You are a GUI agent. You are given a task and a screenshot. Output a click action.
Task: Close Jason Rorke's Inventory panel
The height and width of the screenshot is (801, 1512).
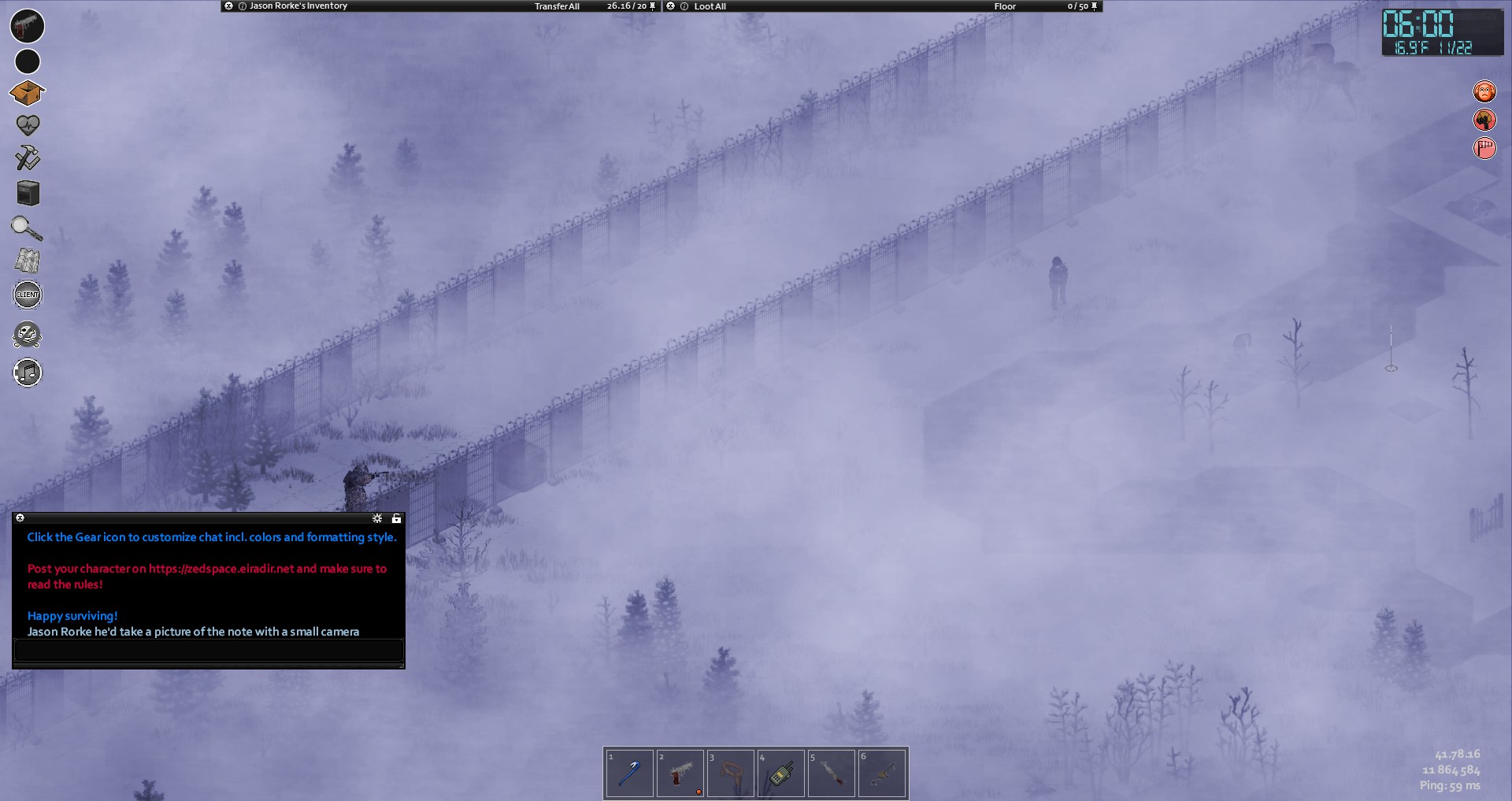(228, 6)
